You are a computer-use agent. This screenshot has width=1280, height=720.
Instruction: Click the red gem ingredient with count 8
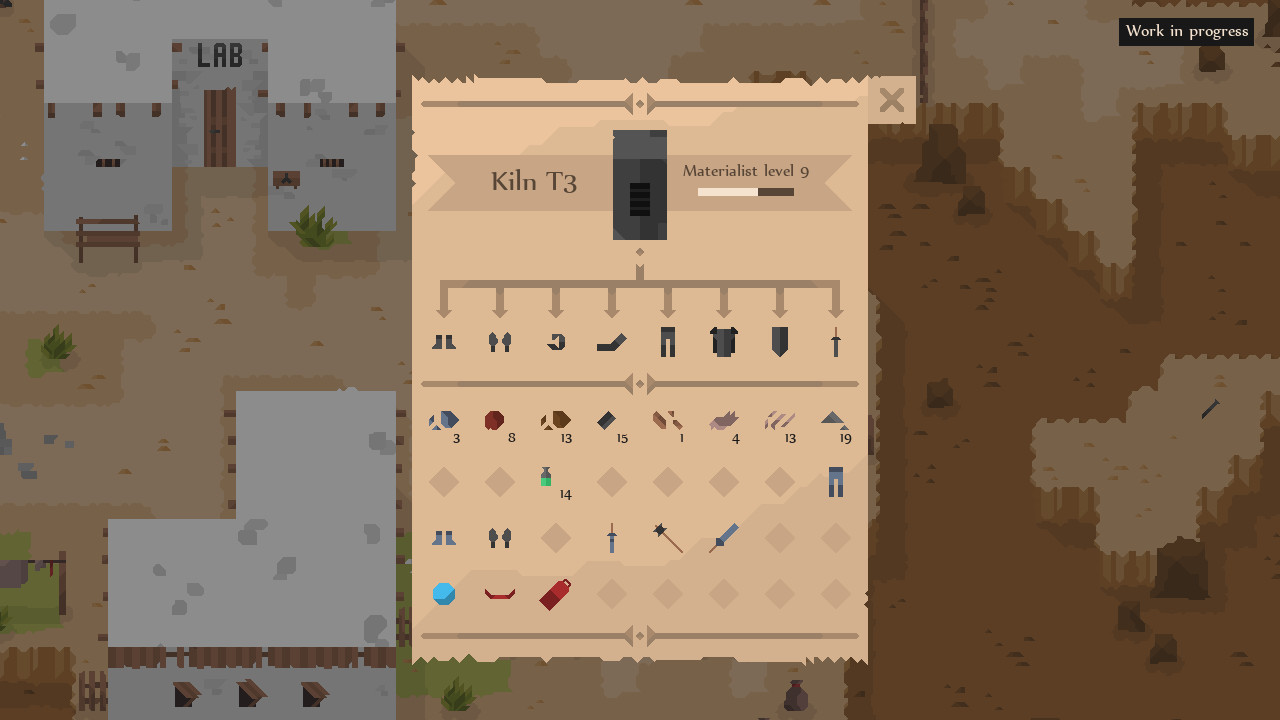pos(494,420)
